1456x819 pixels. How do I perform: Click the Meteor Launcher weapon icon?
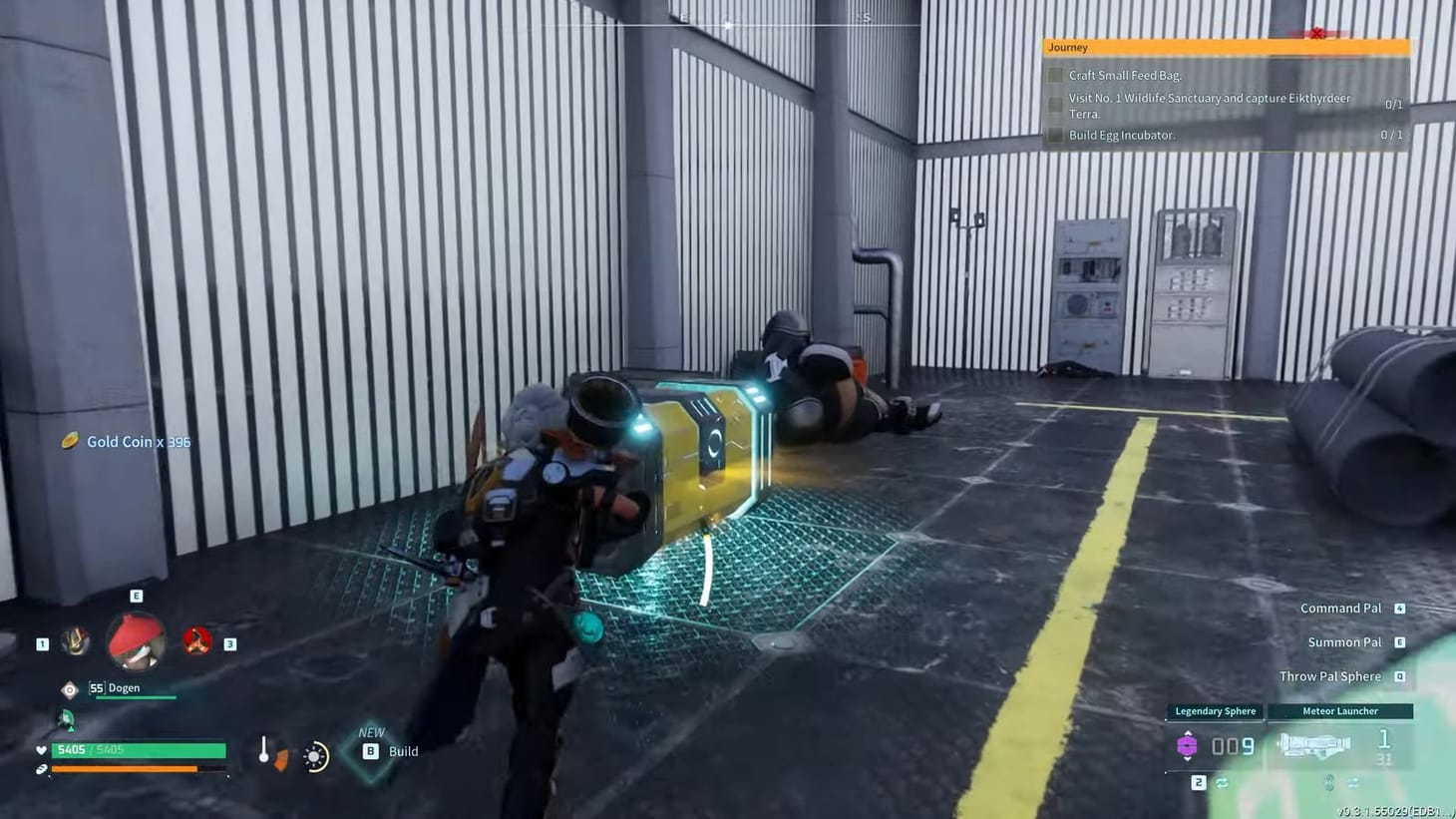point(1316,744)
